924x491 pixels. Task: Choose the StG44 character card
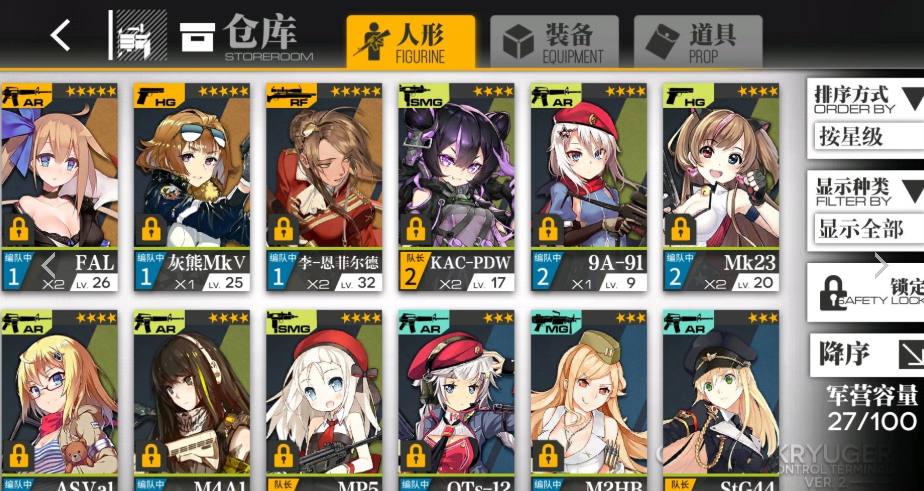pos(720,400)
